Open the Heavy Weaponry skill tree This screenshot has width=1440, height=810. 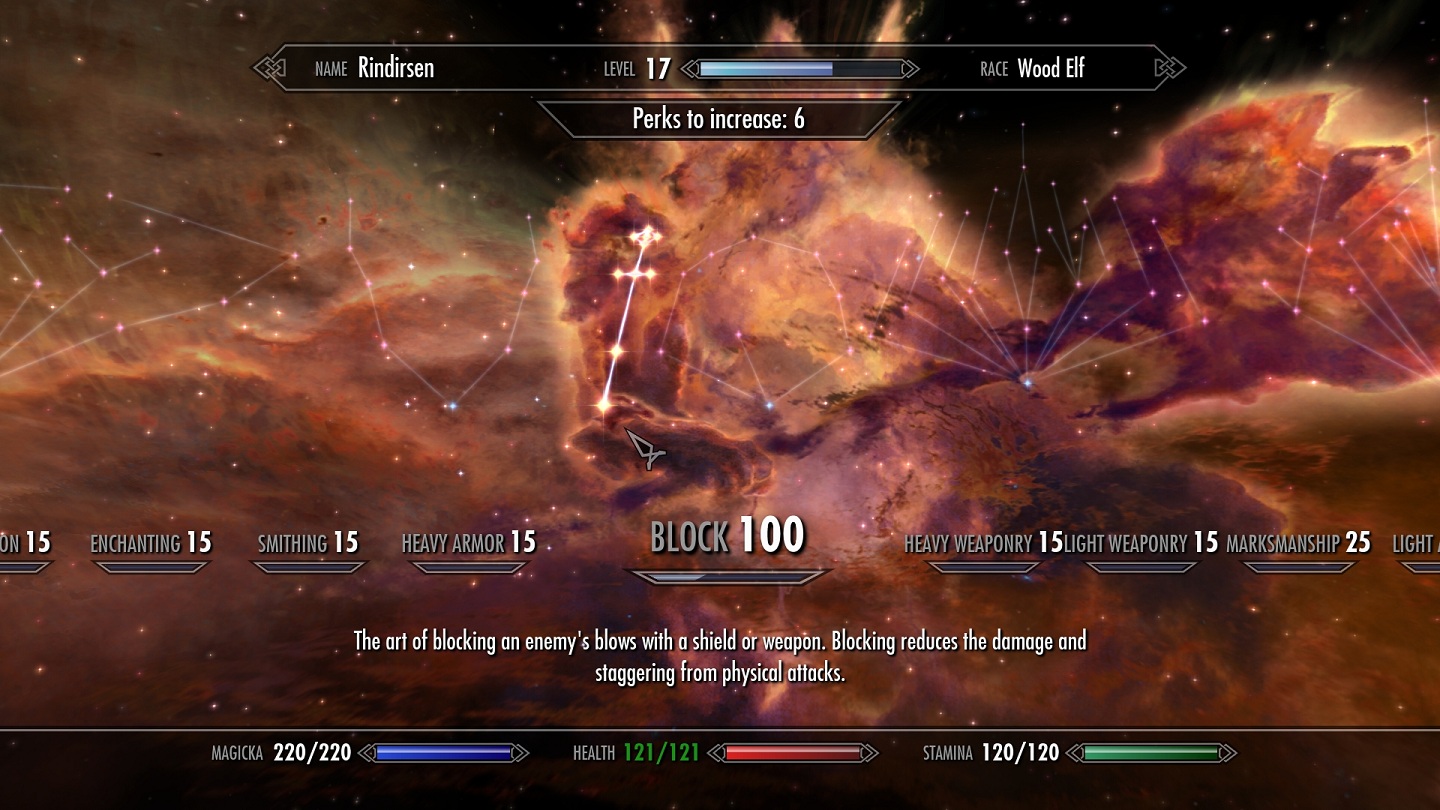point(983,544)
